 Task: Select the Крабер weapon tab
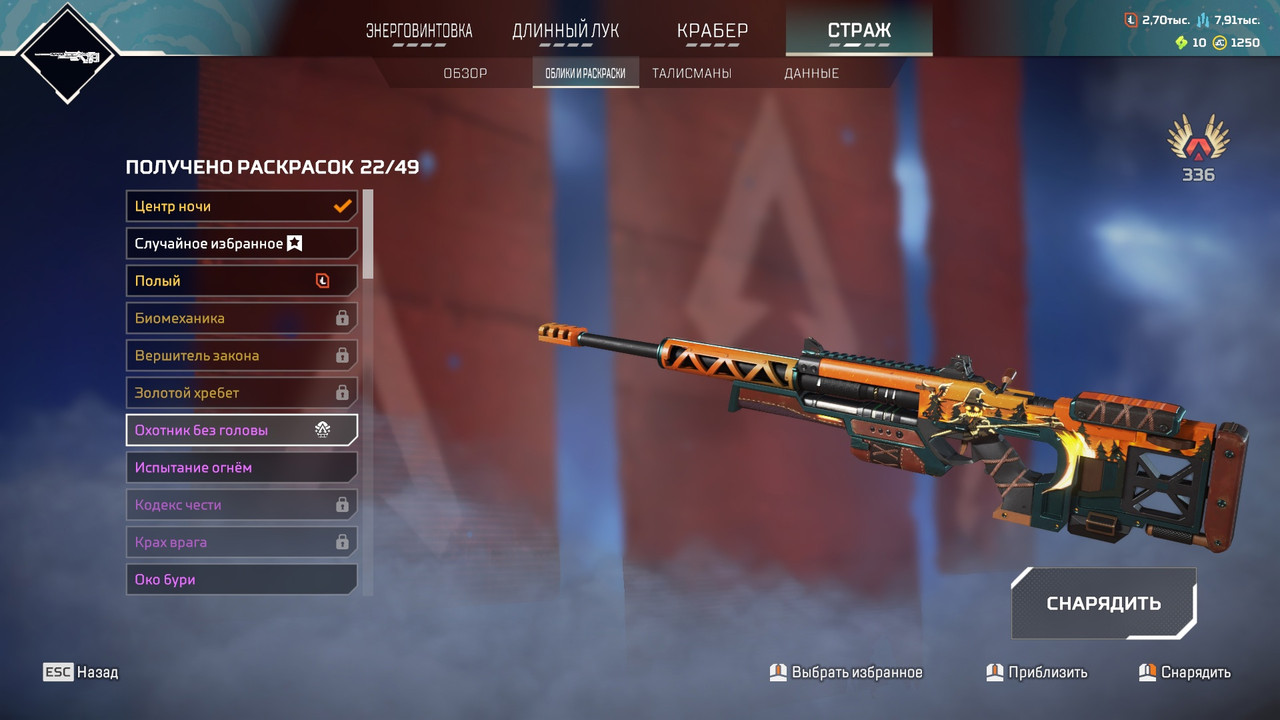[712, 31]
